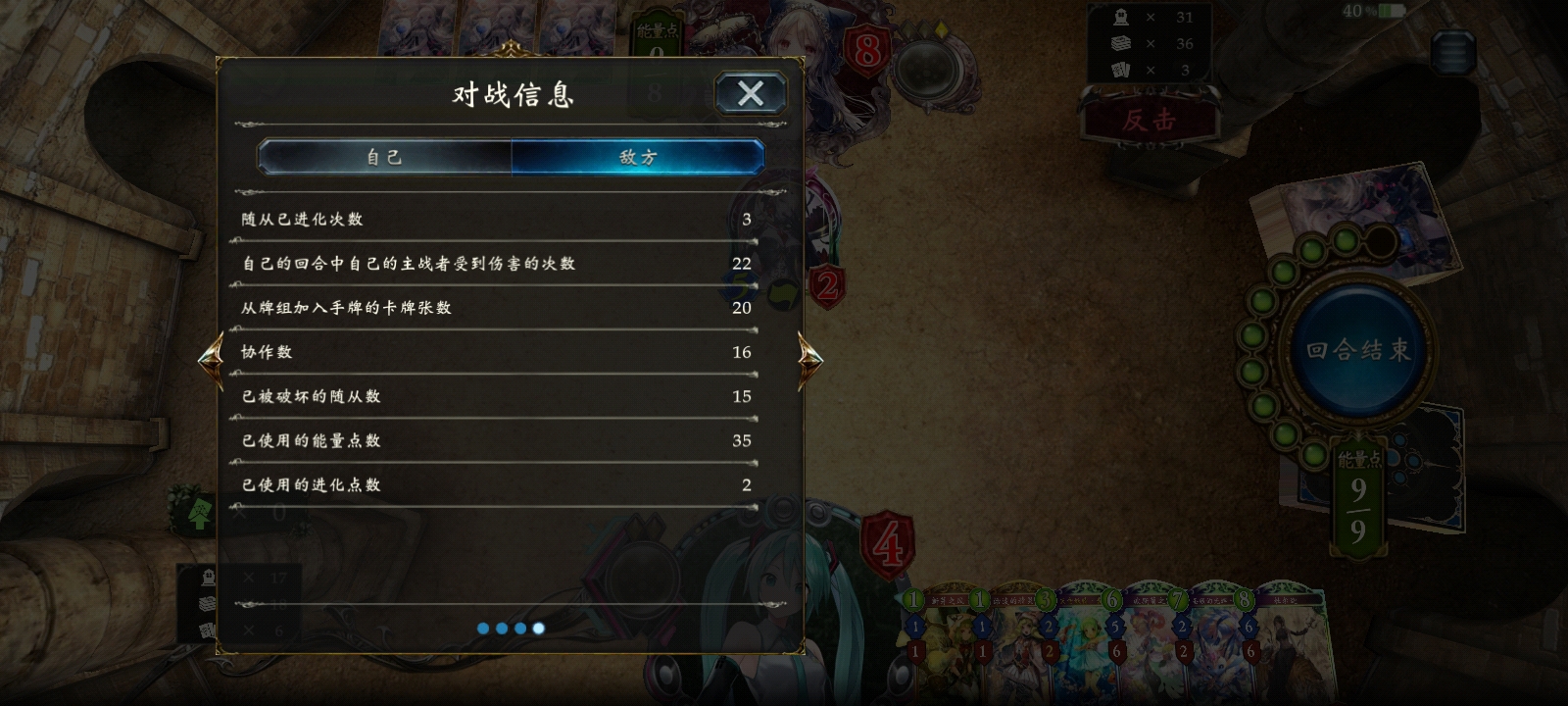This screenshot has width=1568, height=706.
Task: Close the 对战信息 dialog
Action: coord(751,93)
